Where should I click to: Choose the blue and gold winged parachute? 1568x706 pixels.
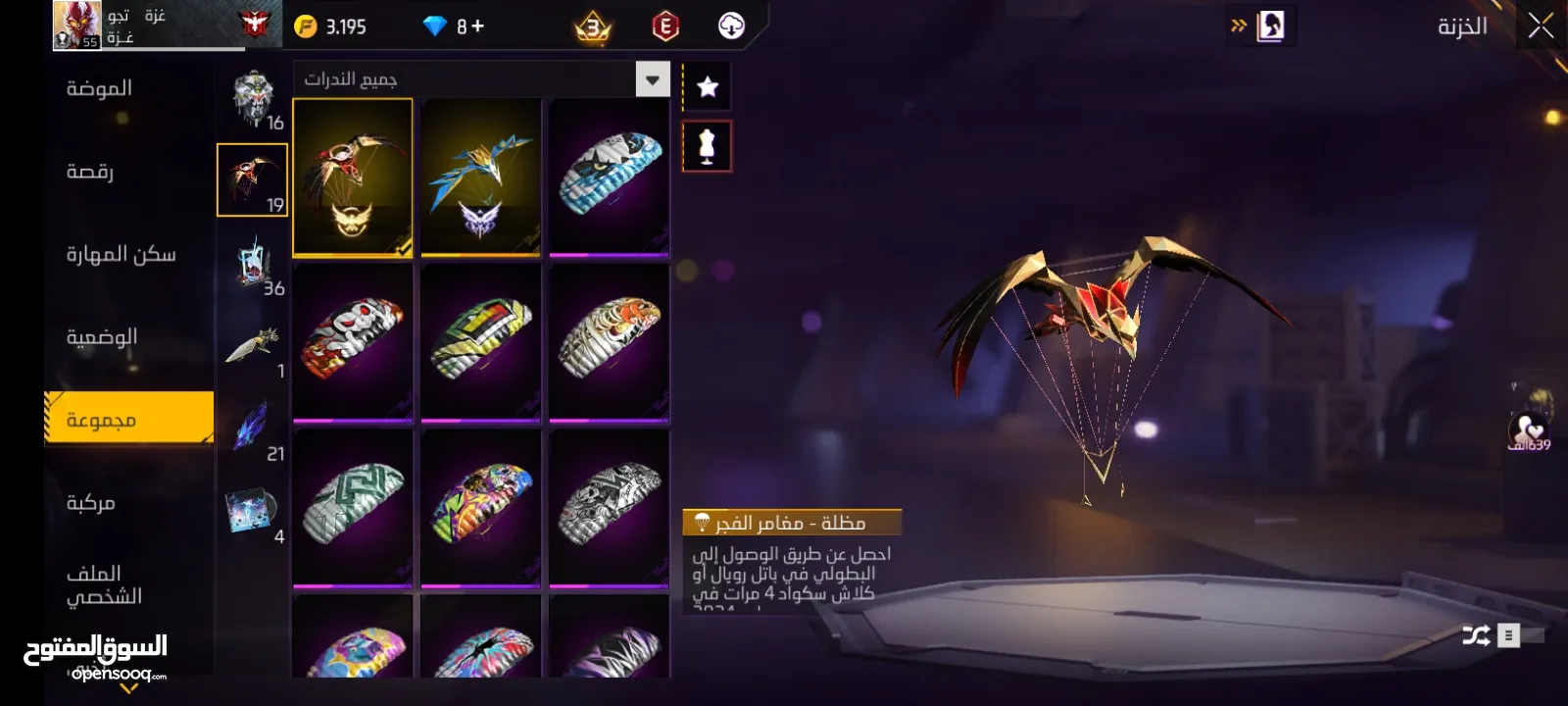(480, 177)
